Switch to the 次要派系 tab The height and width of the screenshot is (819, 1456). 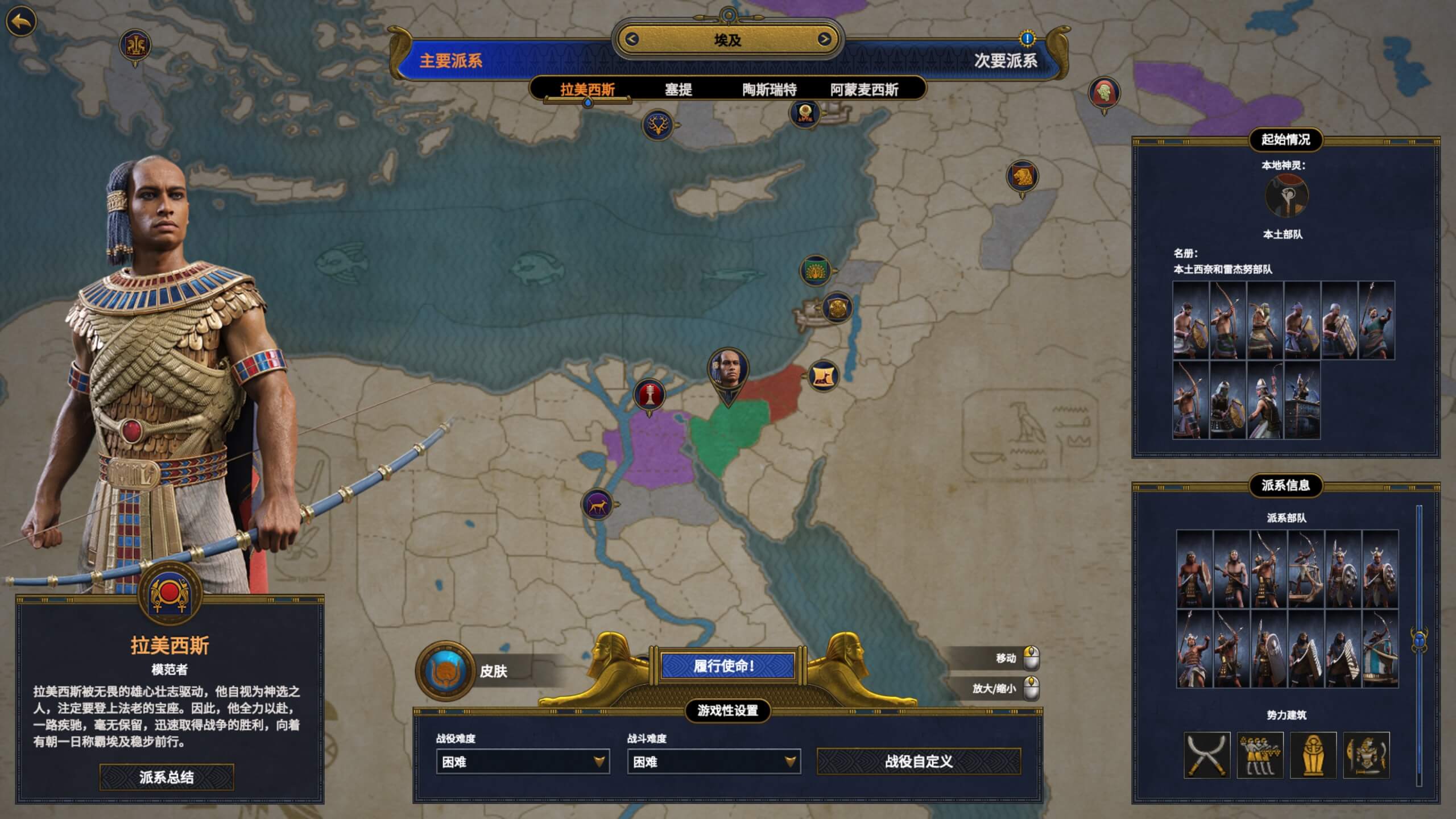click(x=1006, y=60)
